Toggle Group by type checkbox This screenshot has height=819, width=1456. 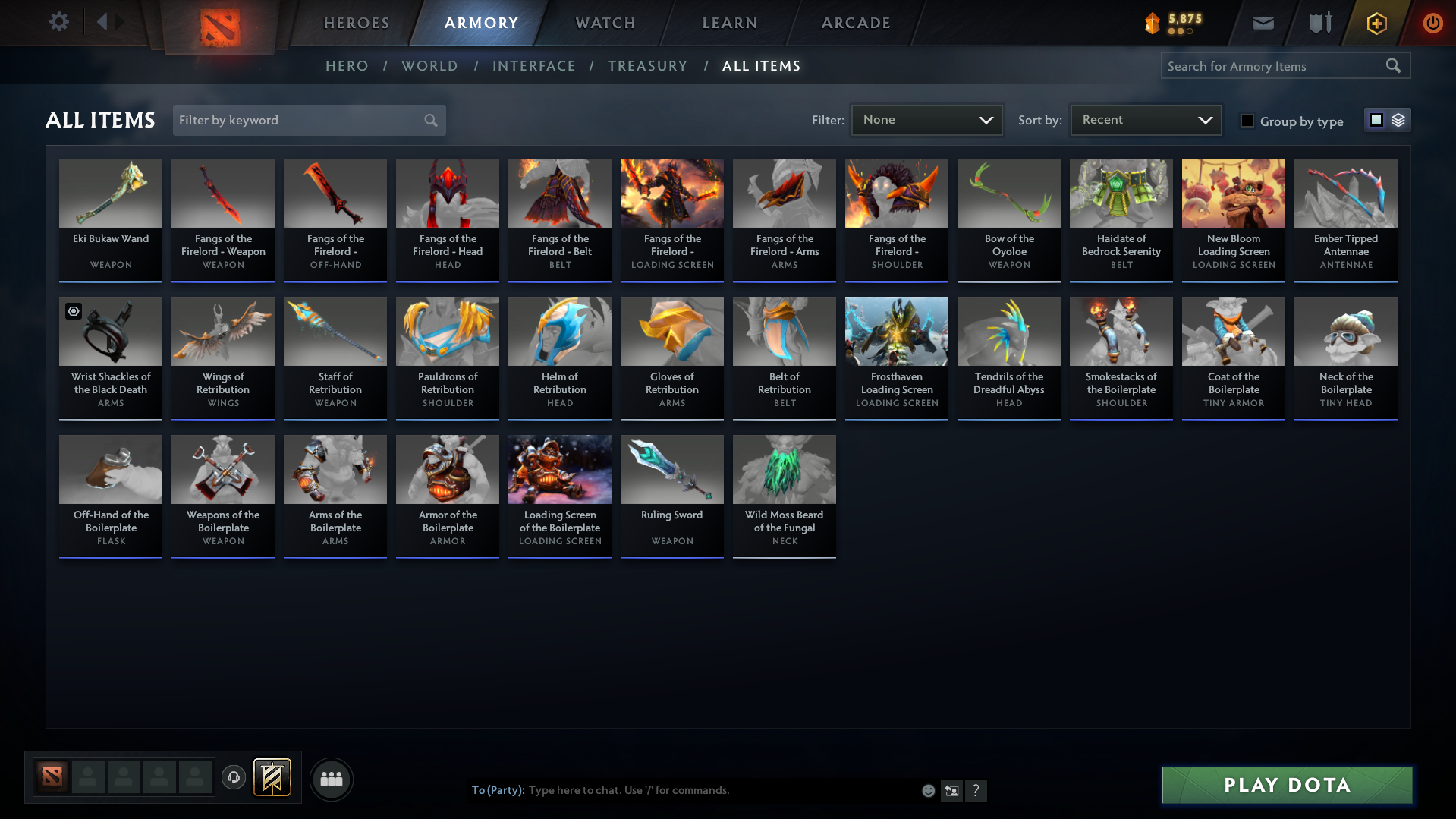click(1247, 121)
